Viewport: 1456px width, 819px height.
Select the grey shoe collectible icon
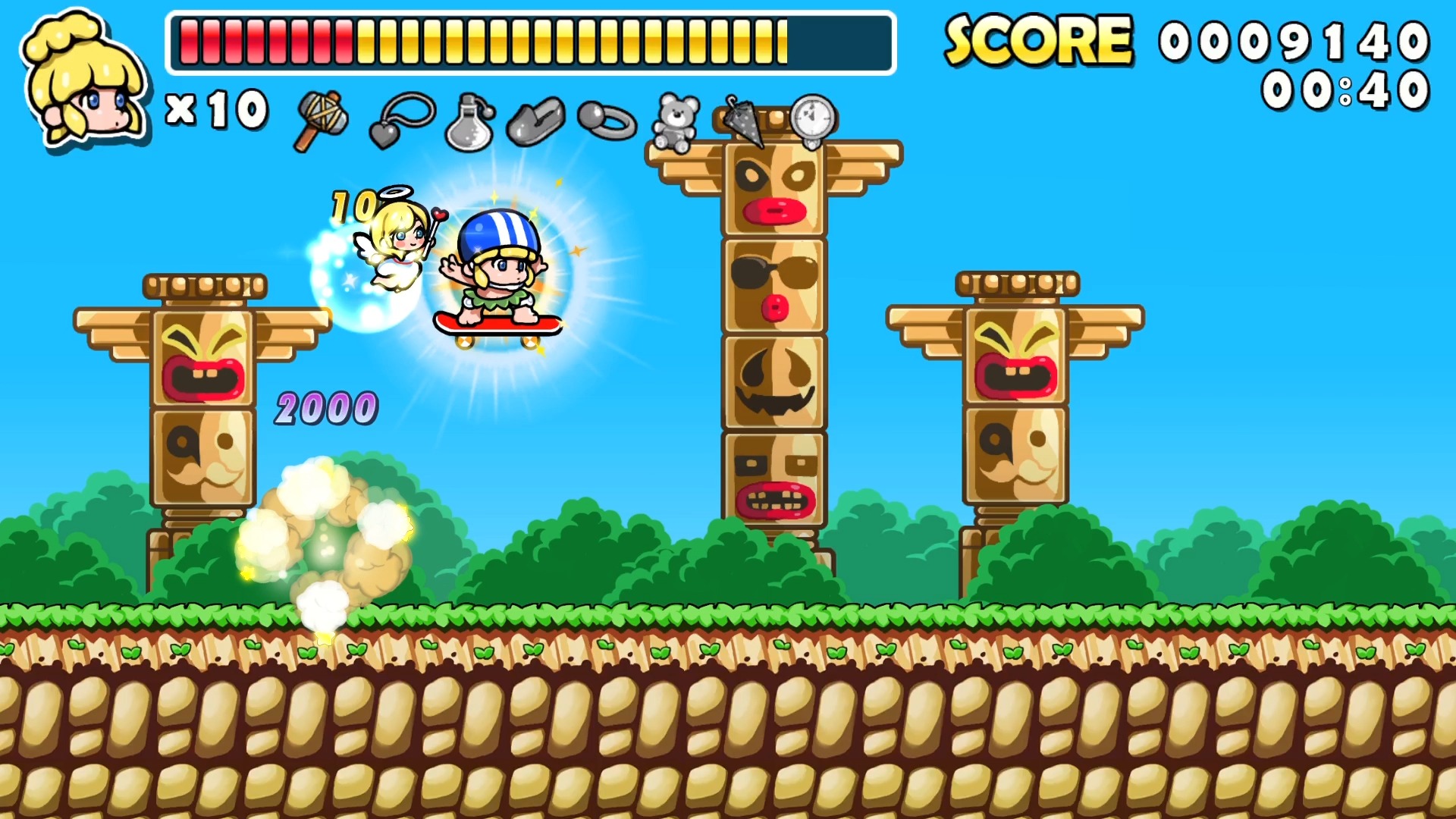pyautogui.click(x=536, y=121)
